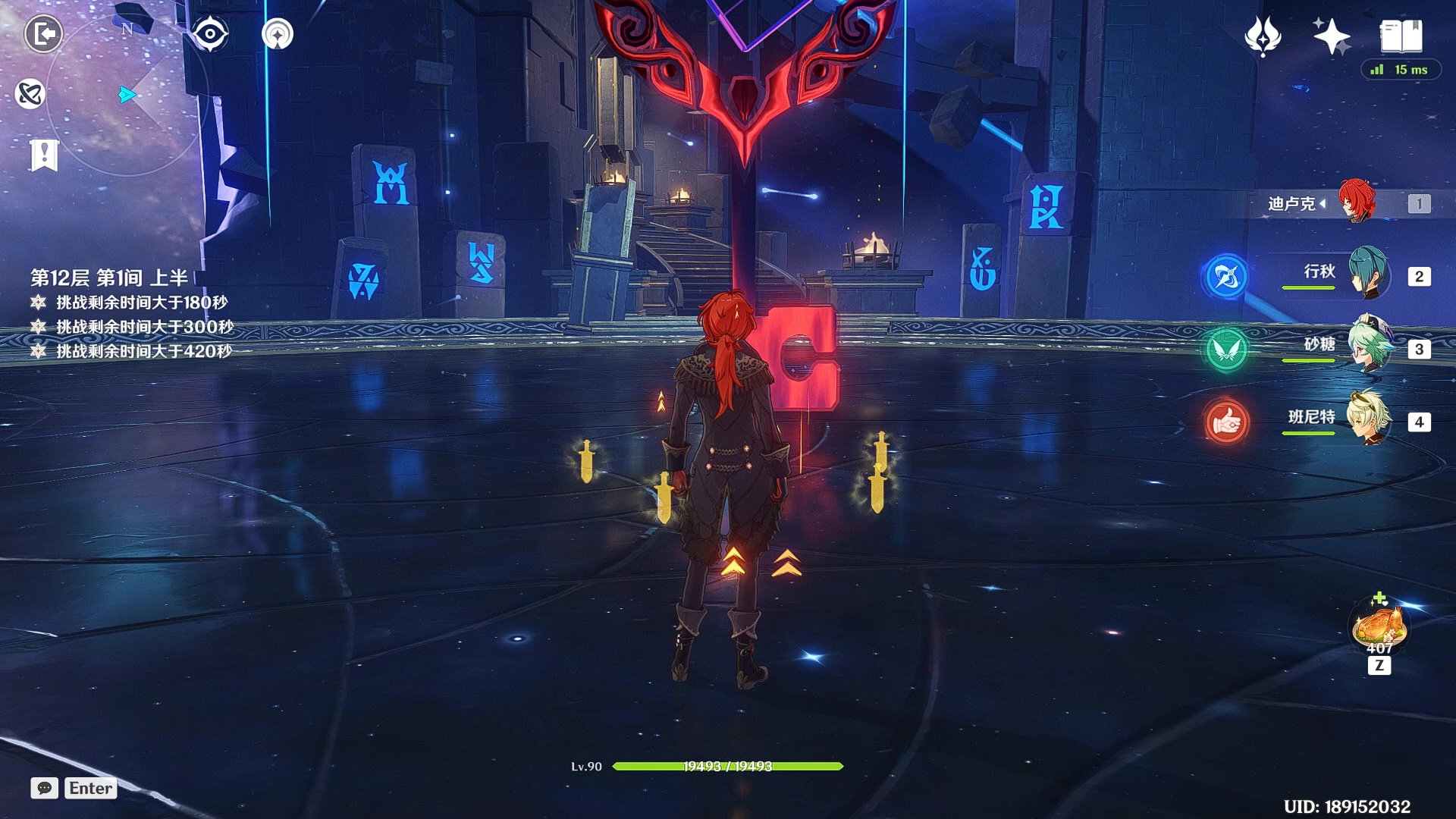Click the circular minimap
The width and height of the screenshot is (1456, 819).
pyautogui.click(x=127, y=95)
